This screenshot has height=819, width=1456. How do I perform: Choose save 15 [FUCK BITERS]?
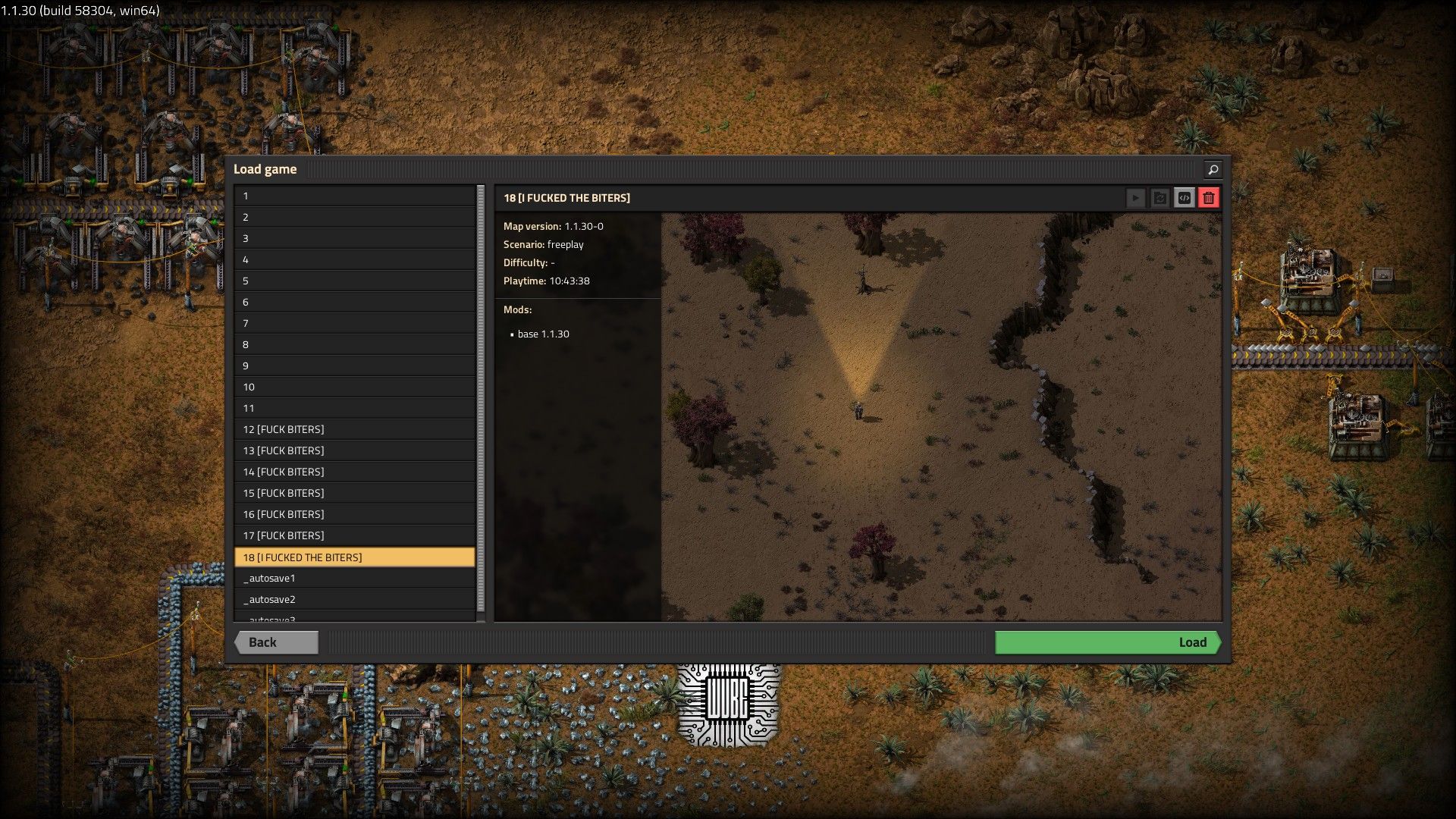point(354,493)
